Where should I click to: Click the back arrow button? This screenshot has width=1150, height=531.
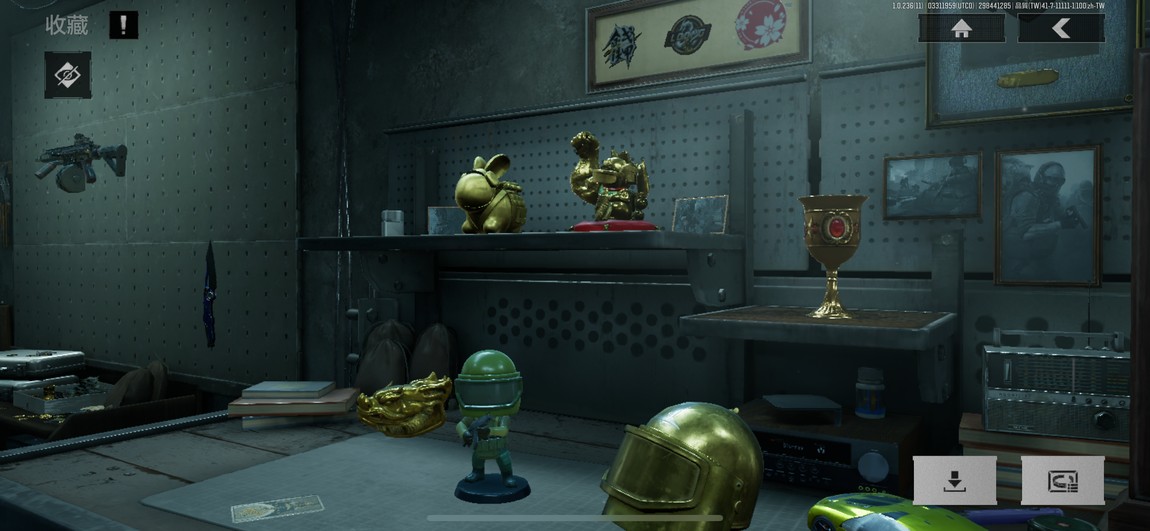pos(1061,29)
